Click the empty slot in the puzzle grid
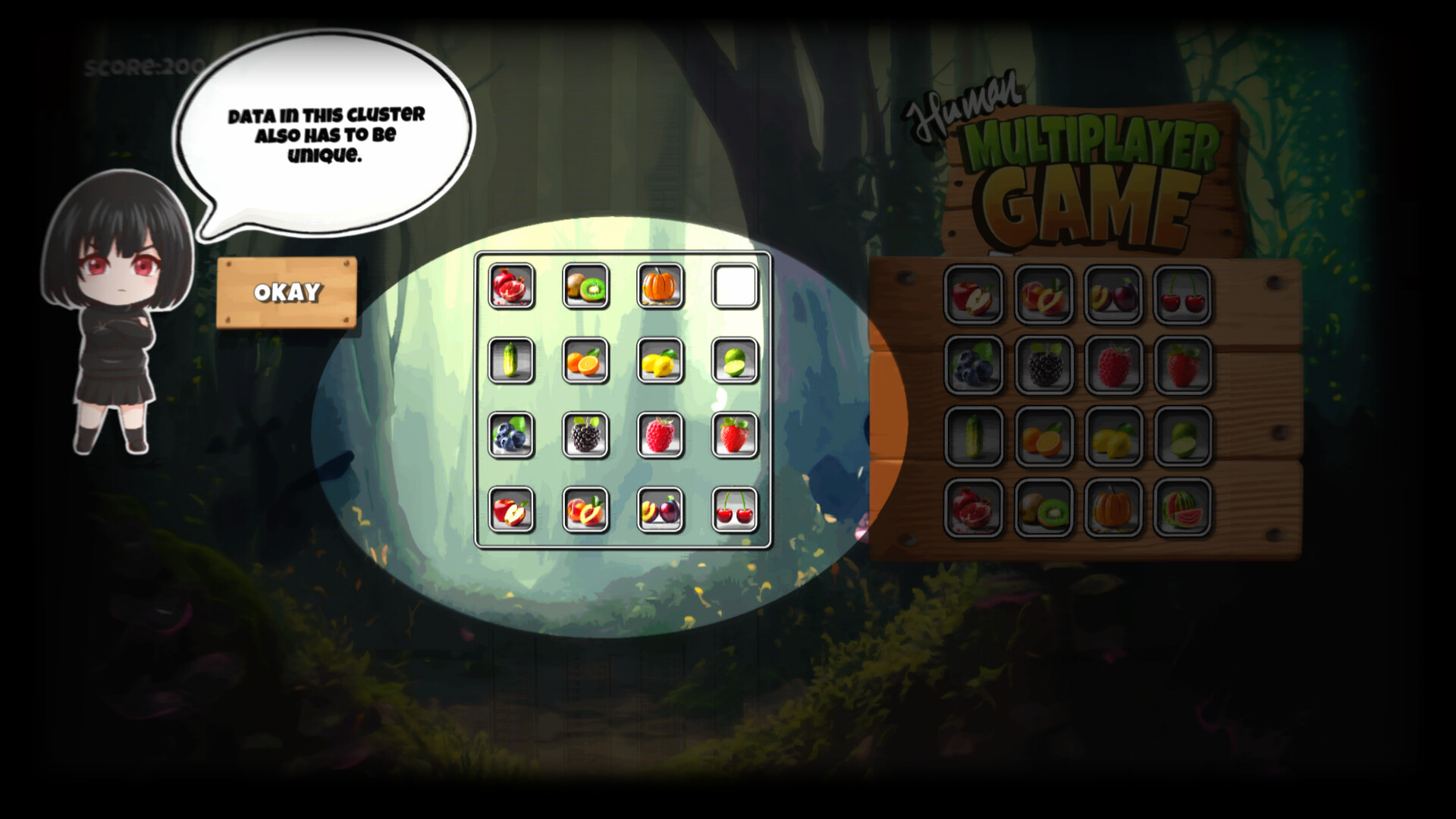Image resolution: width=1456 pixels, height=819 pixels. pyautogui.click(x=734, y=287)
